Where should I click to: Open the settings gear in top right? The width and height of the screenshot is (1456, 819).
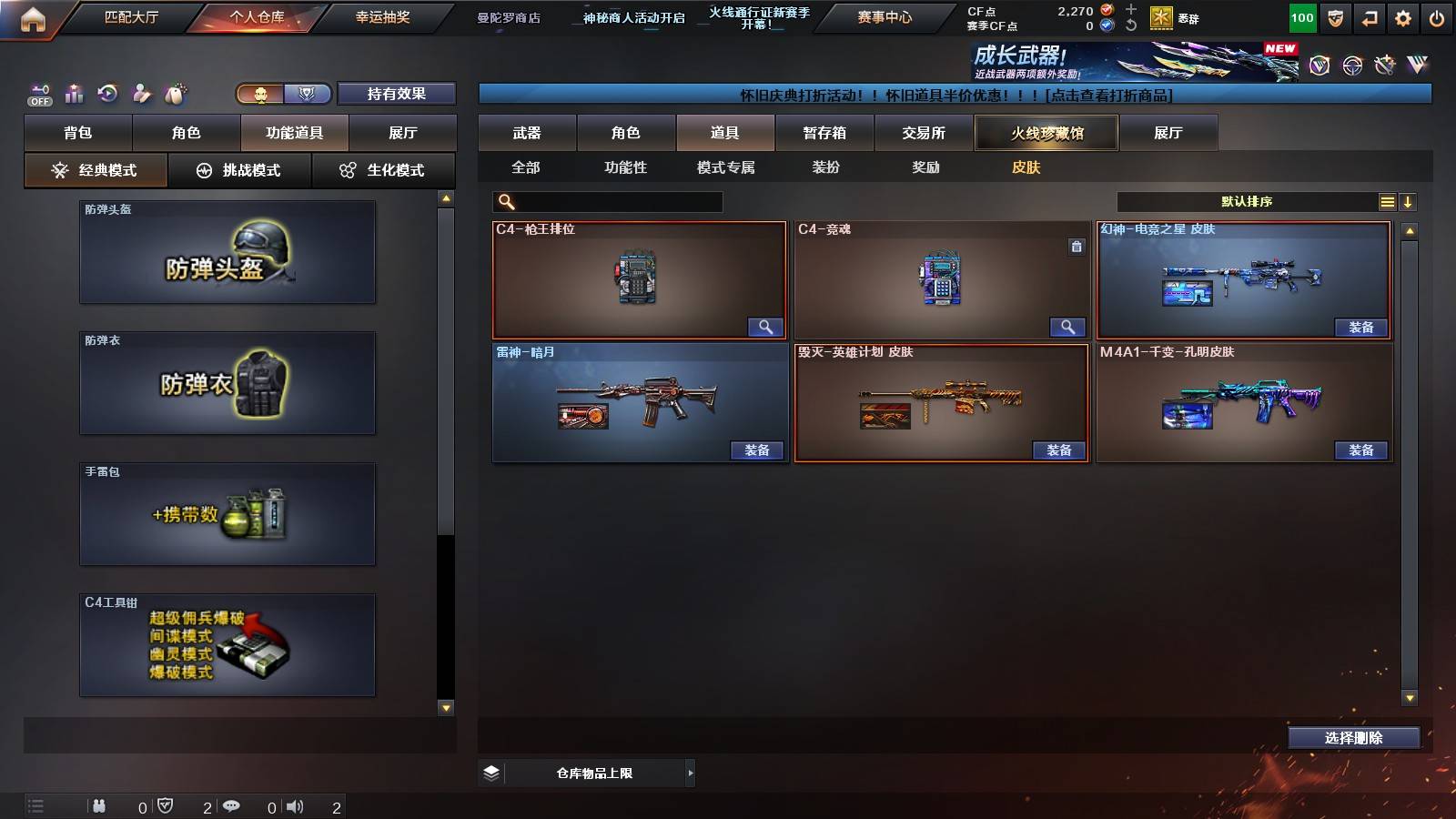1402,18
